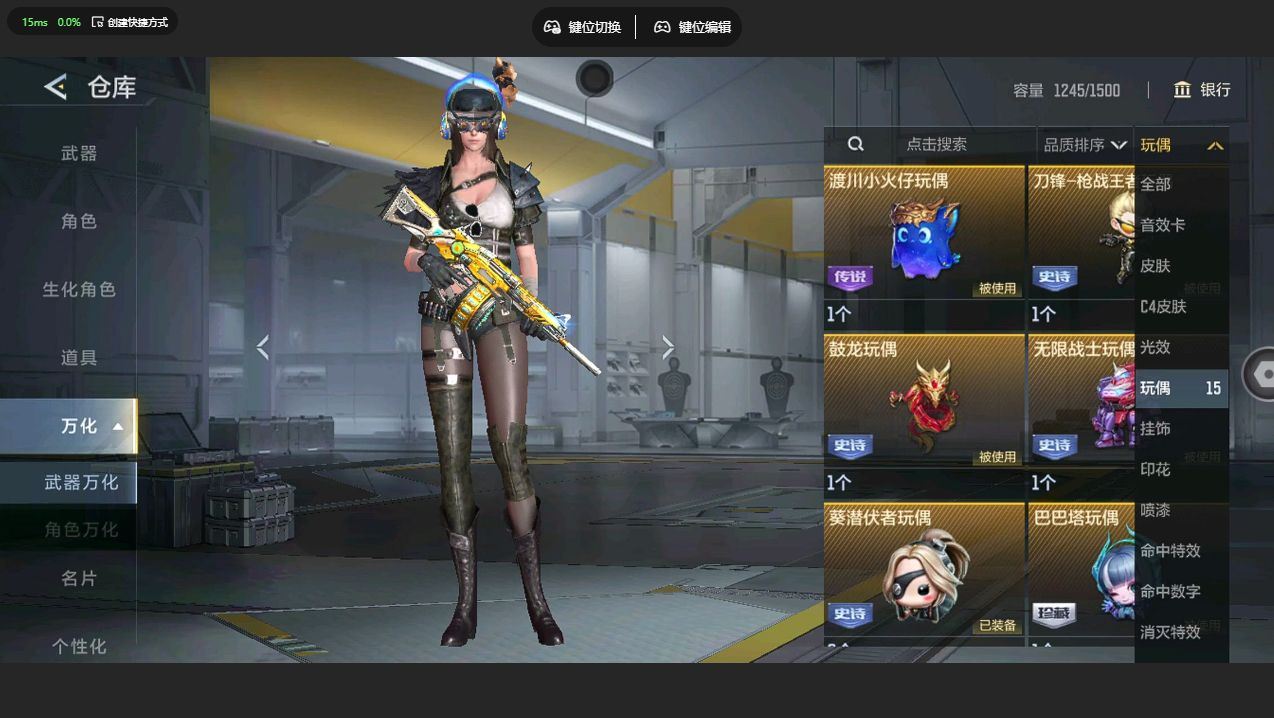This screenshot has height=718, width=1274.
Task: Switch to the 角色 category
Action: tap(79, 221)
